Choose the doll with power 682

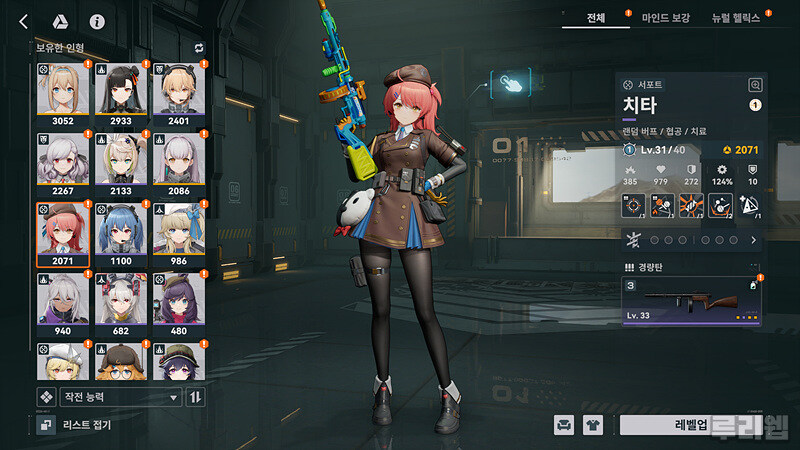click(x=120, y=303)
